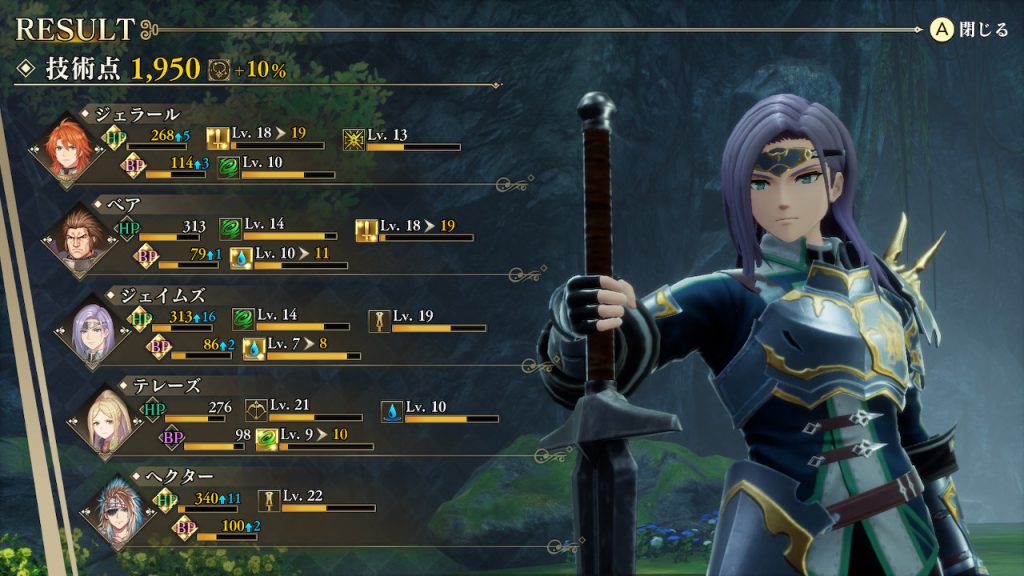Screen dimensions: 1024x576
Task: Select Gerard's (ジェラール) portrait
Action: (68, 150)
